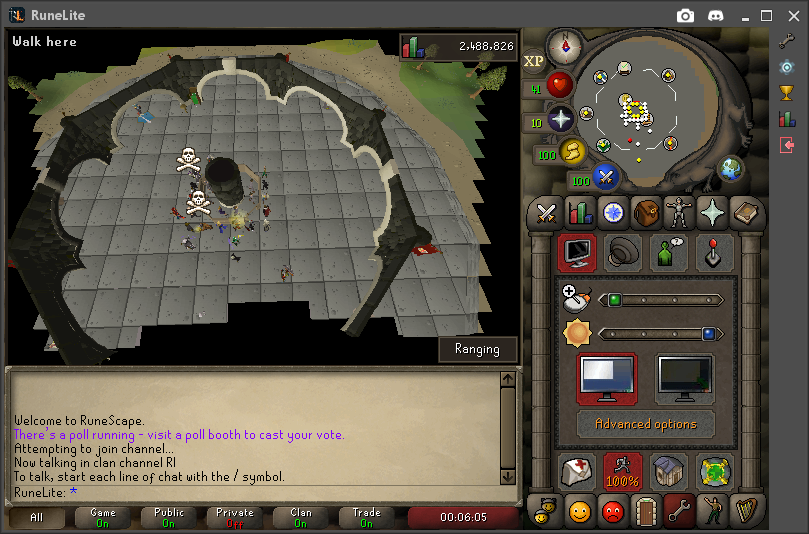Viewport: 809px width, 534px height.
Task: Select the Controls settings joystick tab
Action: (x=714, y=253)
